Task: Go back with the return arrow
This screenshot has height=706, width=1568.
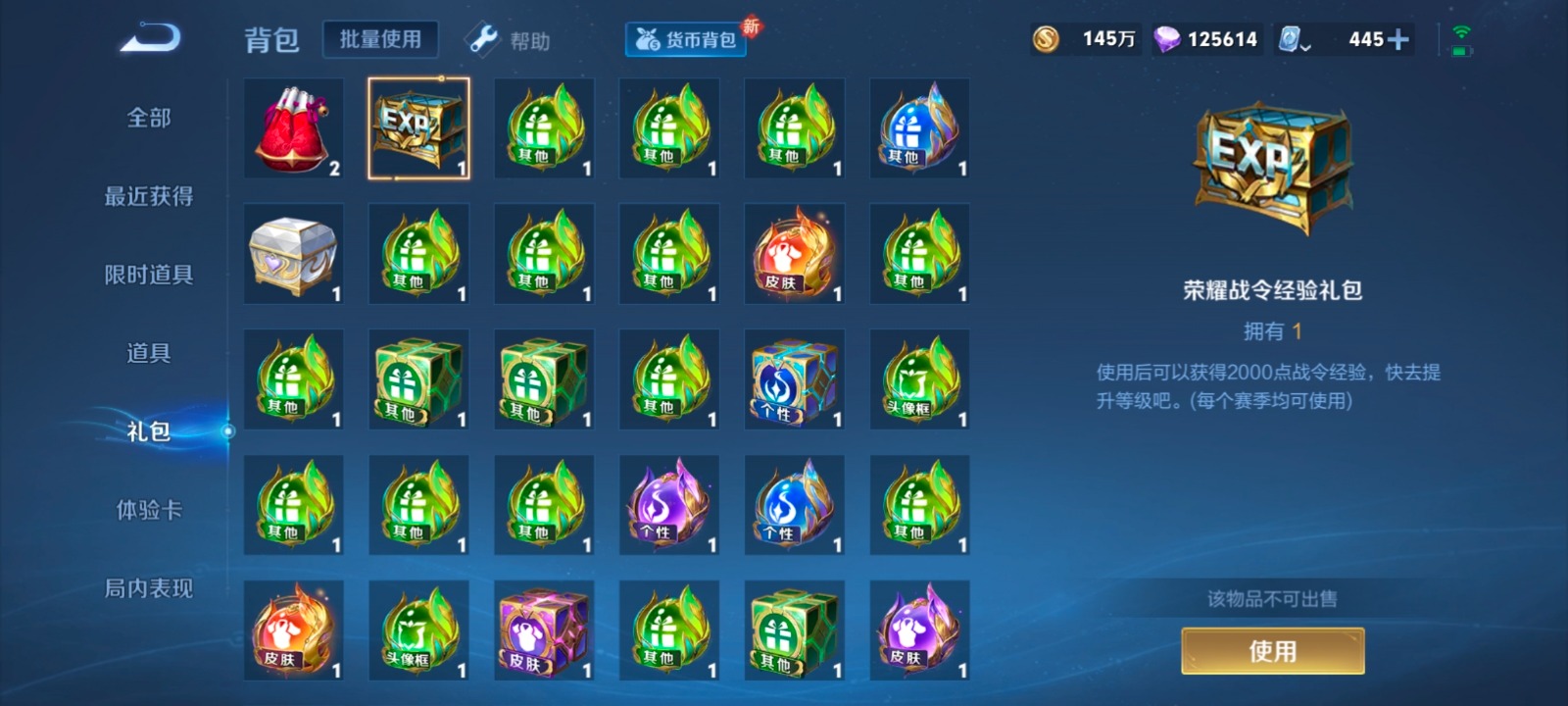Action: click(150, 39)
